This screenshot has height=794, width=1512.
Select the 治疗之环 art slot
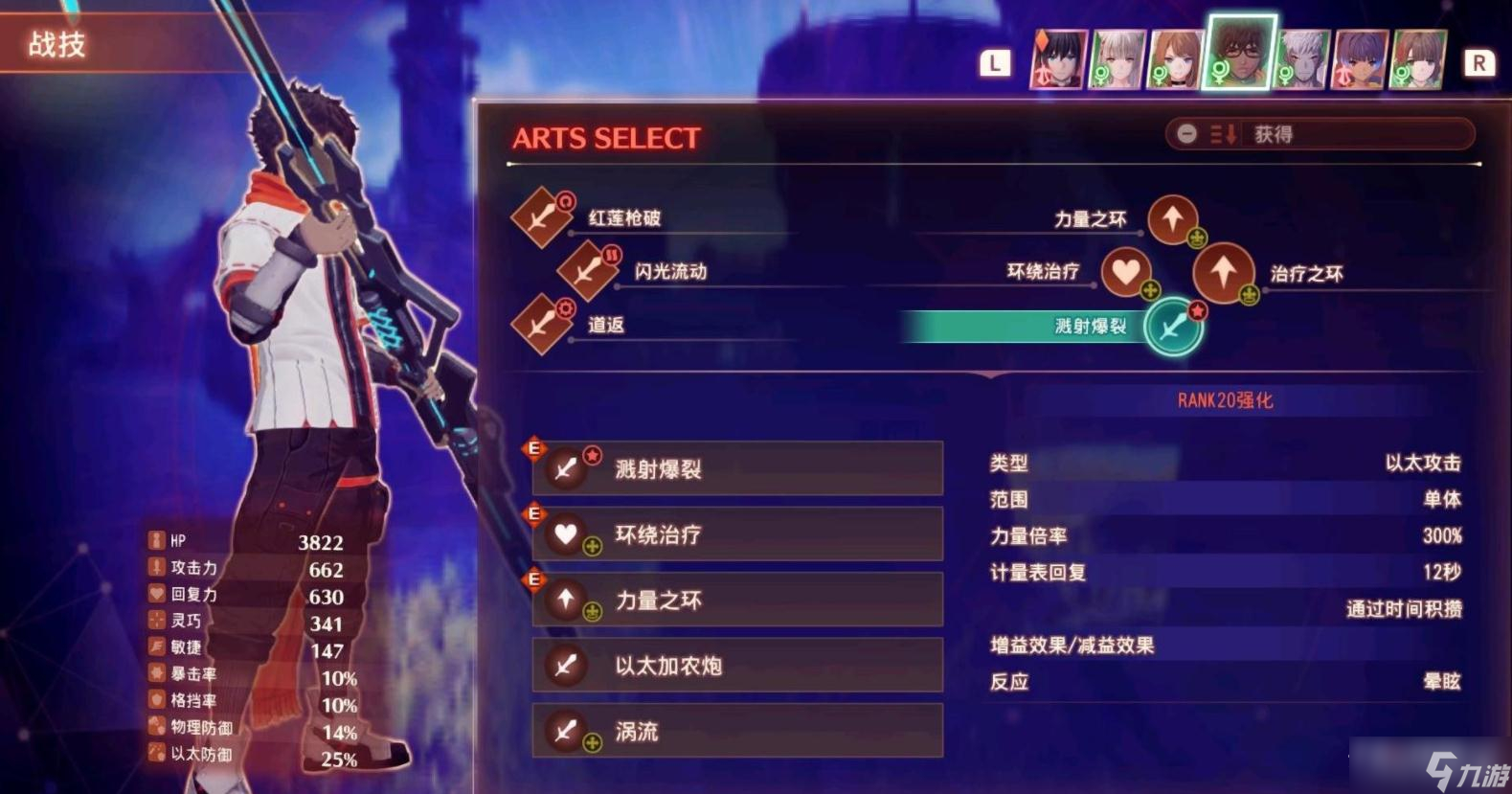coord(1223,273)
